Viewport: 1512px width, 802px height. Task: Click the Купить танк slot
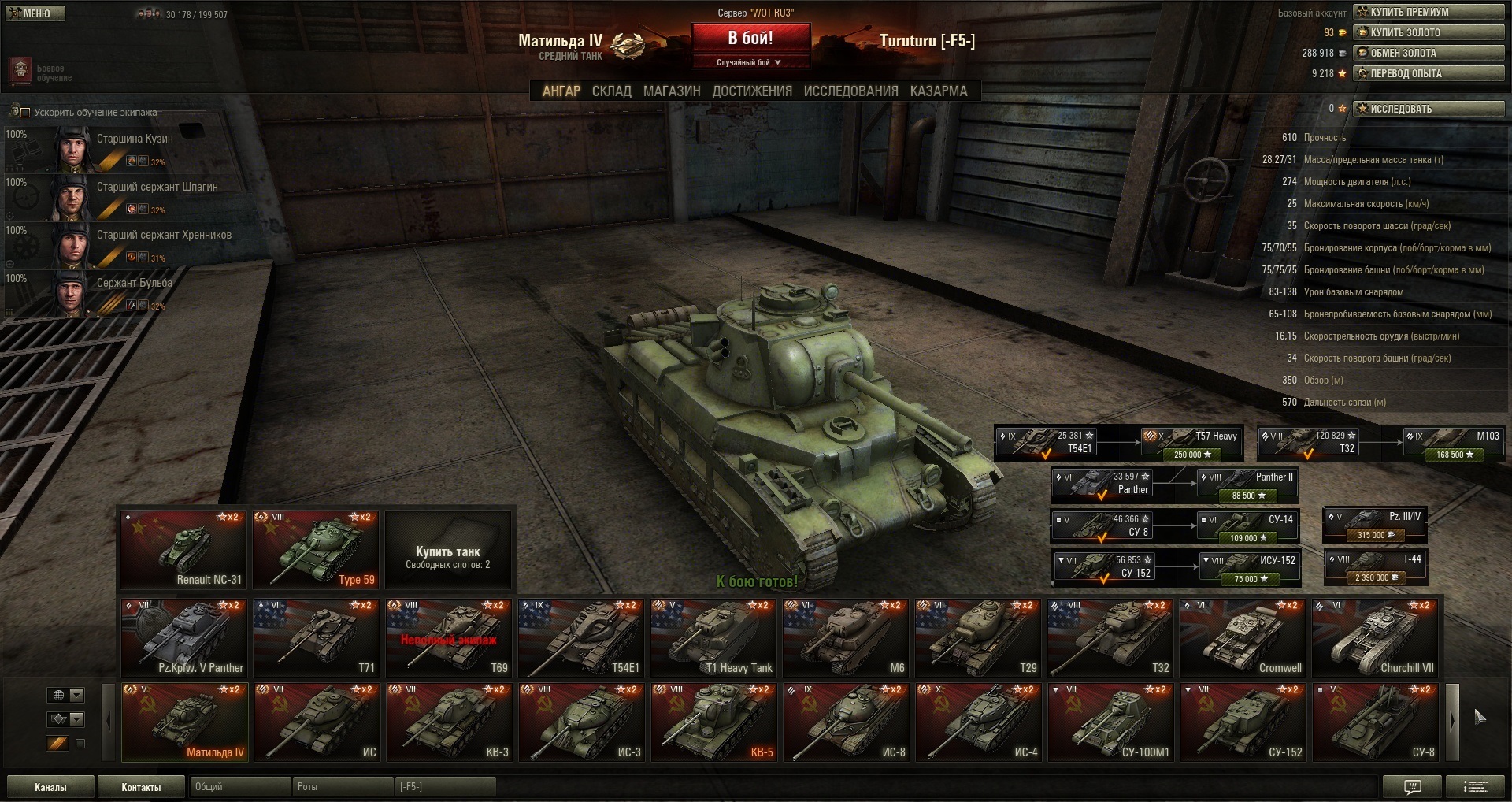click(447, 549)
